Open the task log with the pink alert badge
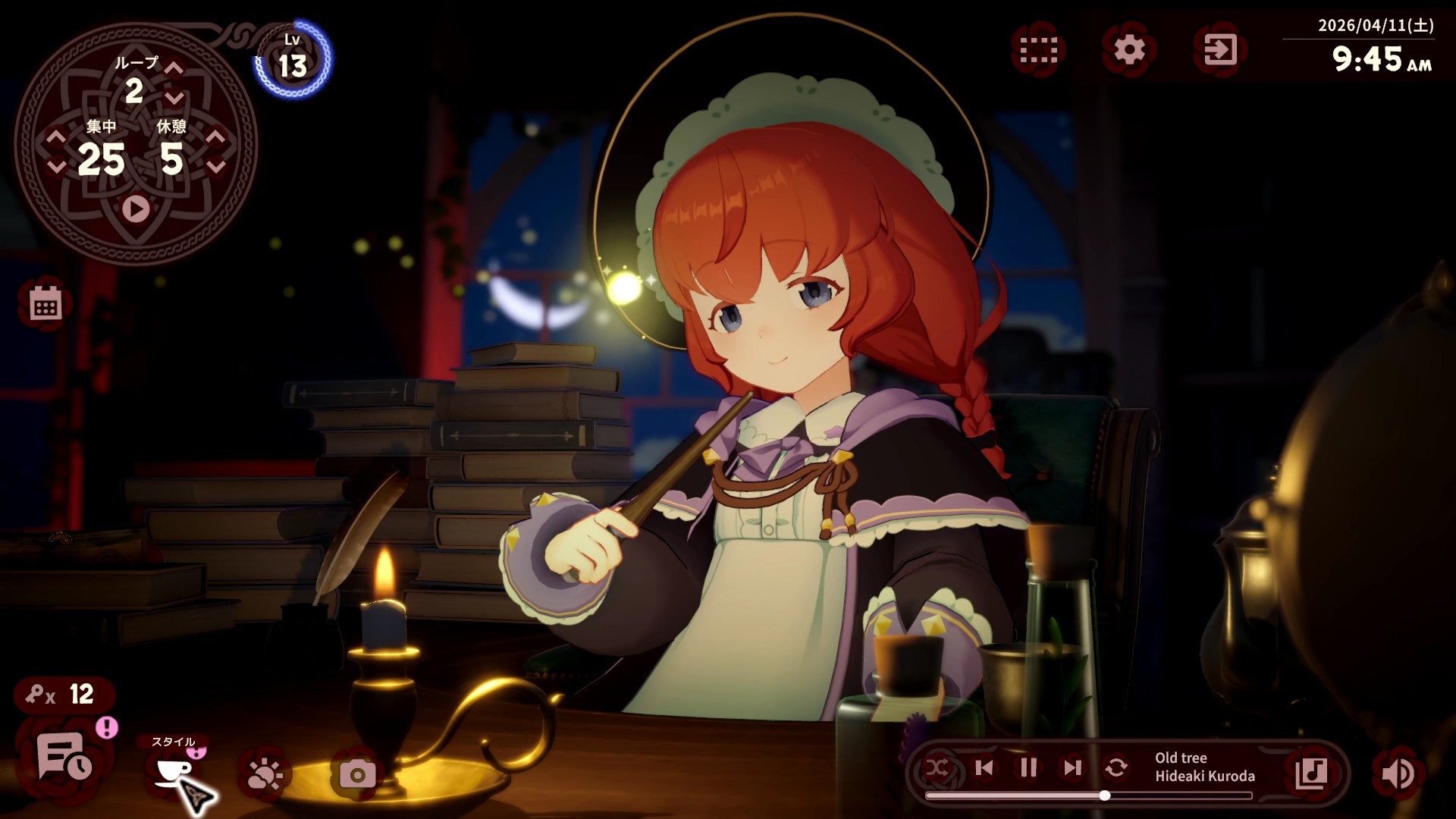The image size is (1456, 819). (64, 764)
